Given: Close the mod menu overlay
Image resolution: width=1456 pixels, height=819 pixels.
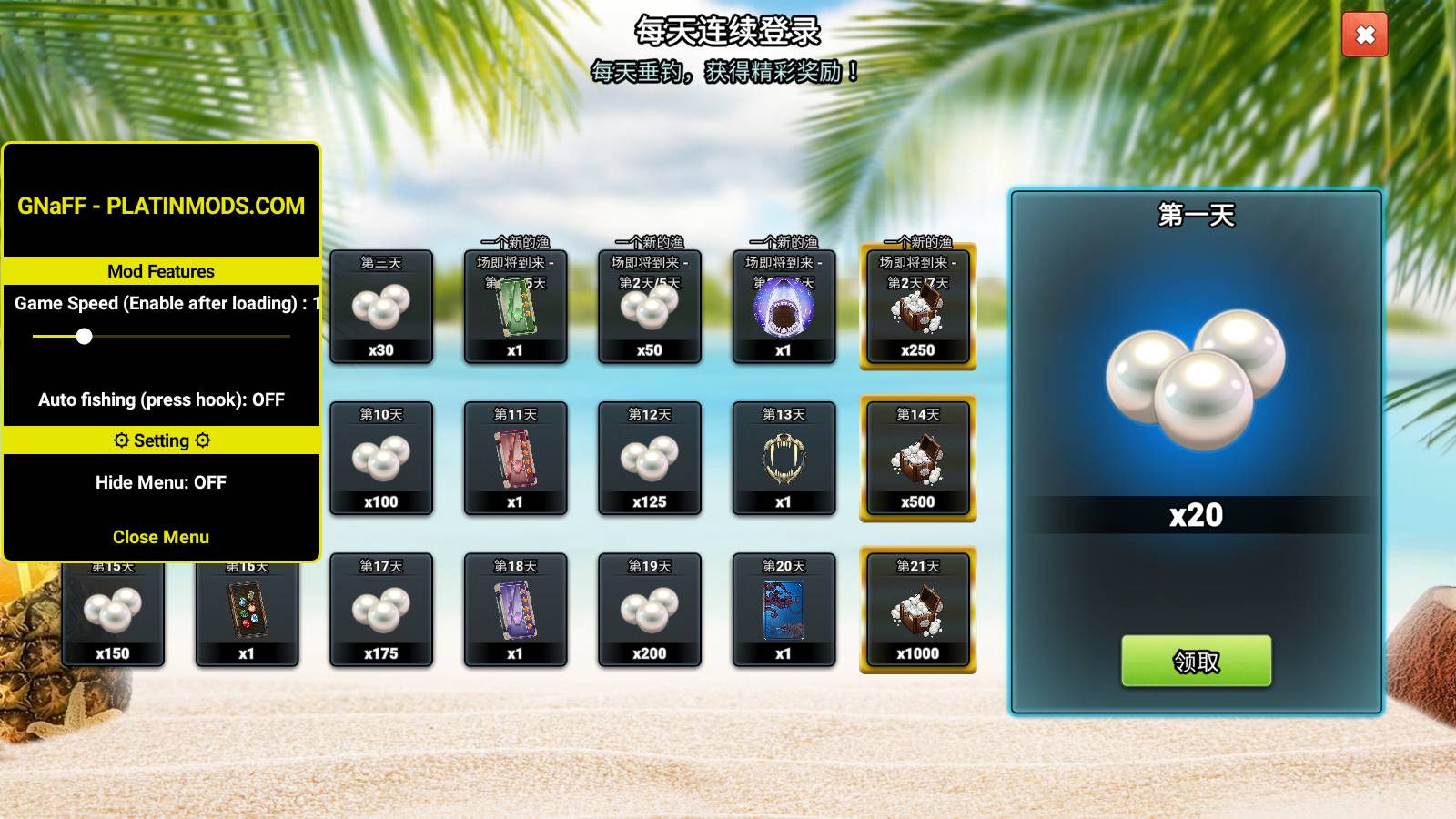Looking at the screenshot, I should tap(161, 537).
